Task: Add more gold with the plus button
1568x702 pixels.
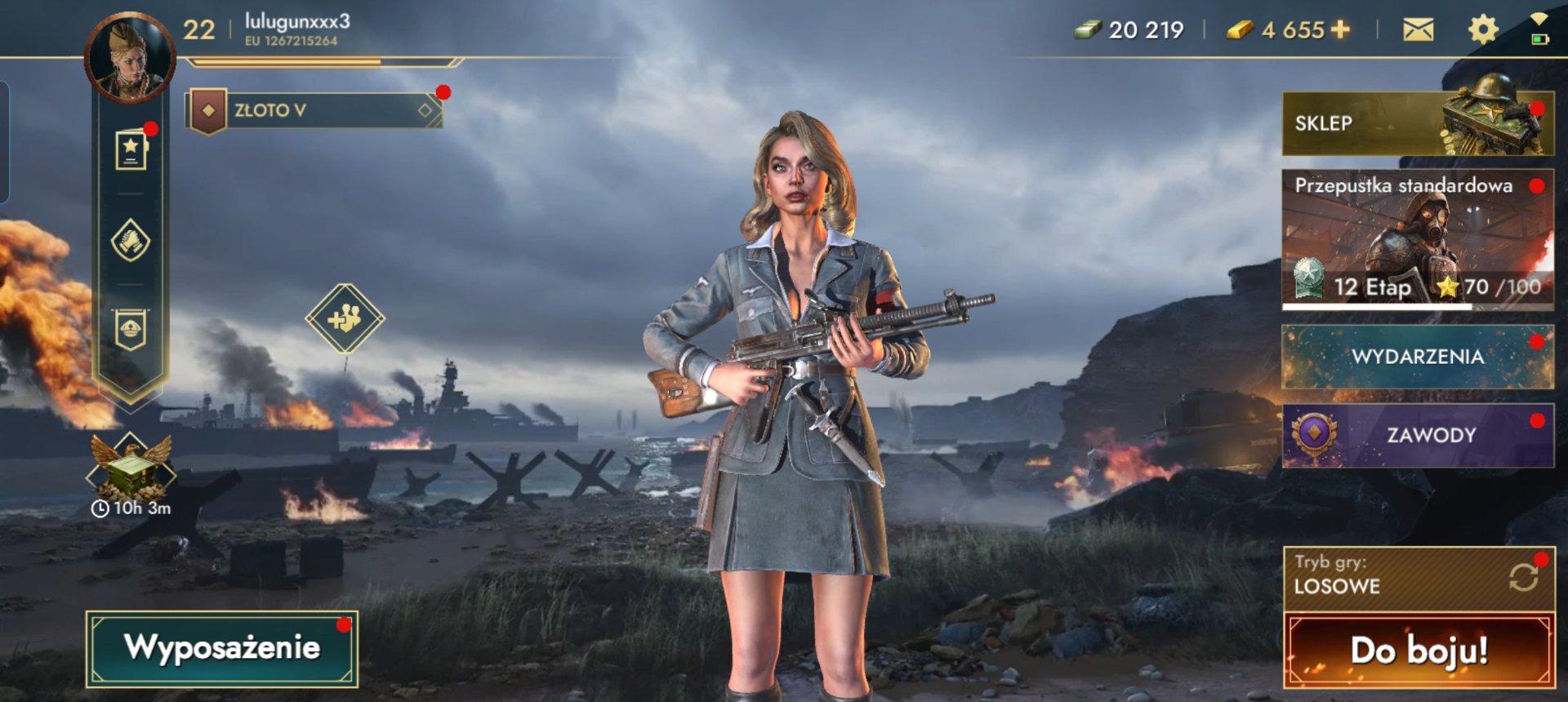Action: pos(1340,29)
